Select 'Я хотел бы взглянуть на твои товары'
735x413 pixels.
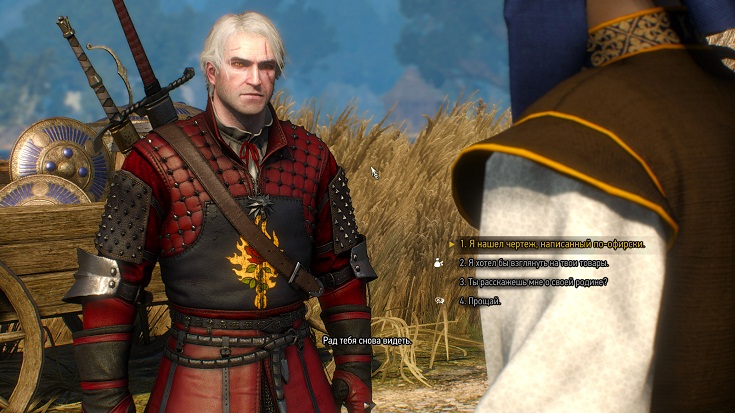click(533, 263)
